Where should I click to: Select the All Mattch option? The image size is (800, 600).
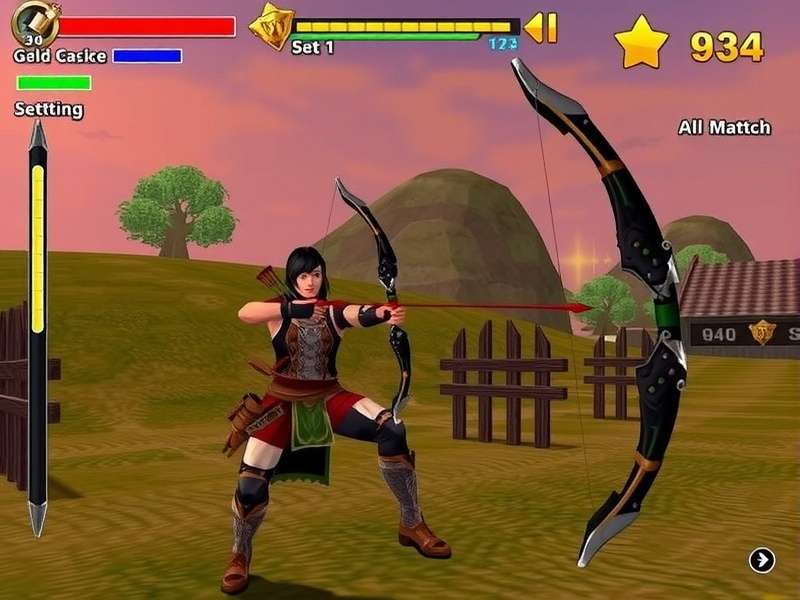tap(724, 127)
